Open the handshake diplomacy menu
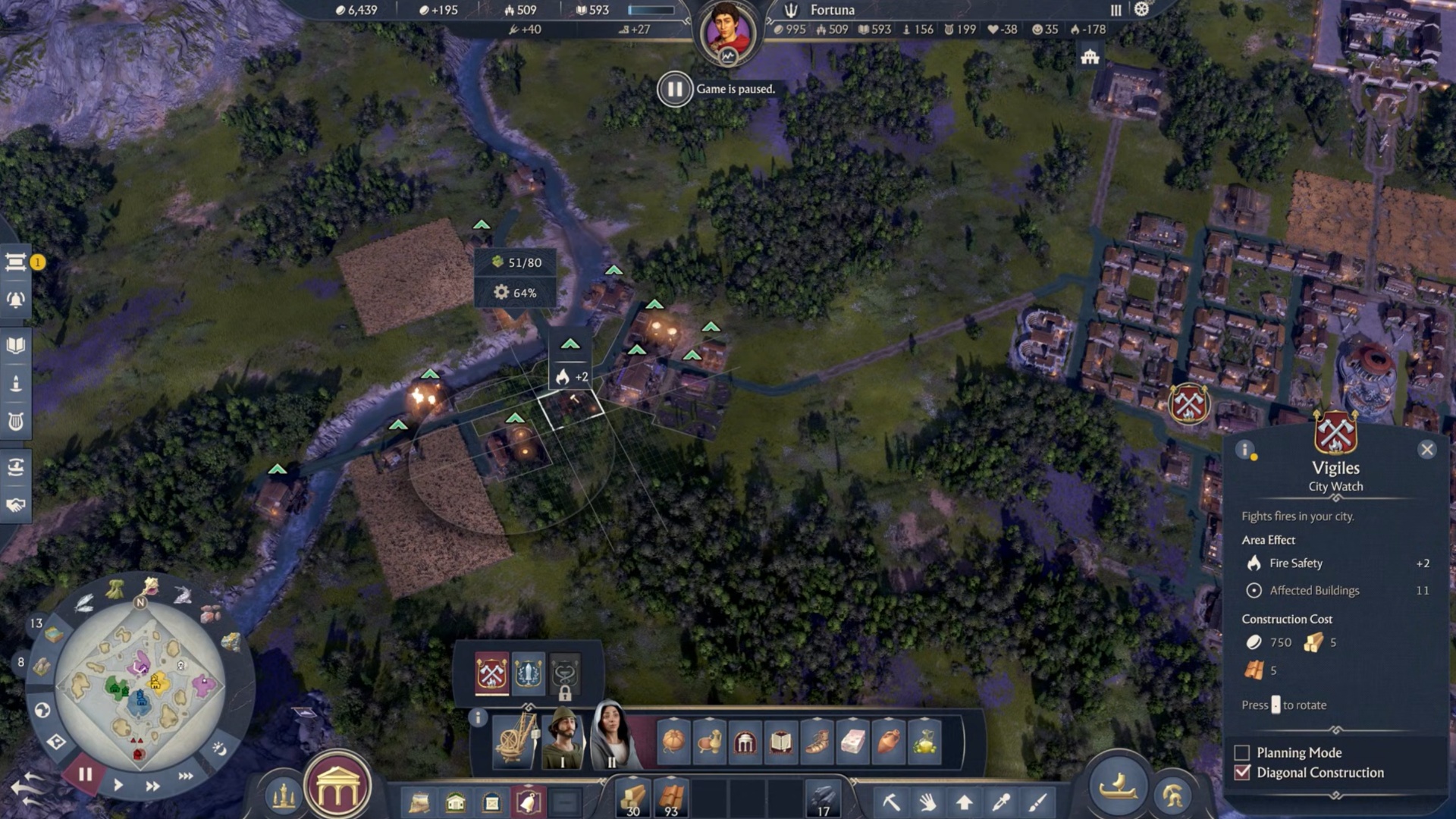This screenshot has height=819, width=1456. tap(16, 505)
